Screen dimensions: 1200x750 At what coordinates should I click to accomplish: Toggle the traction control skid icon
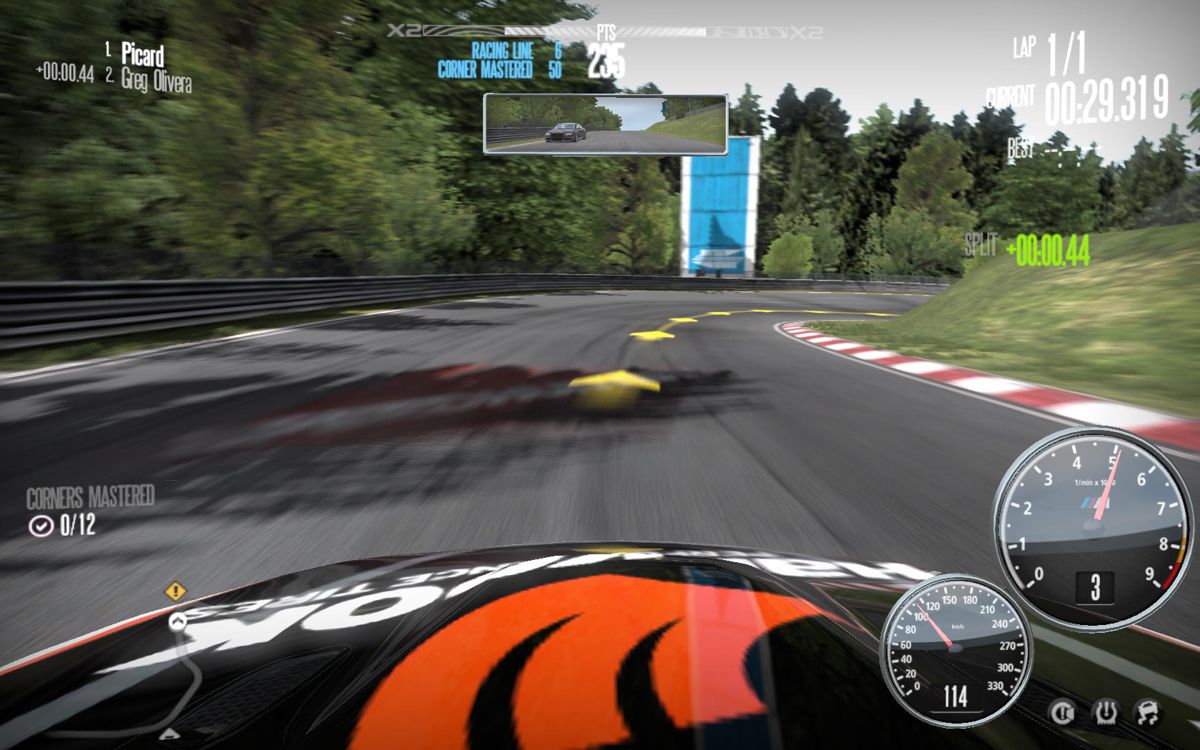coord(1146,712)
